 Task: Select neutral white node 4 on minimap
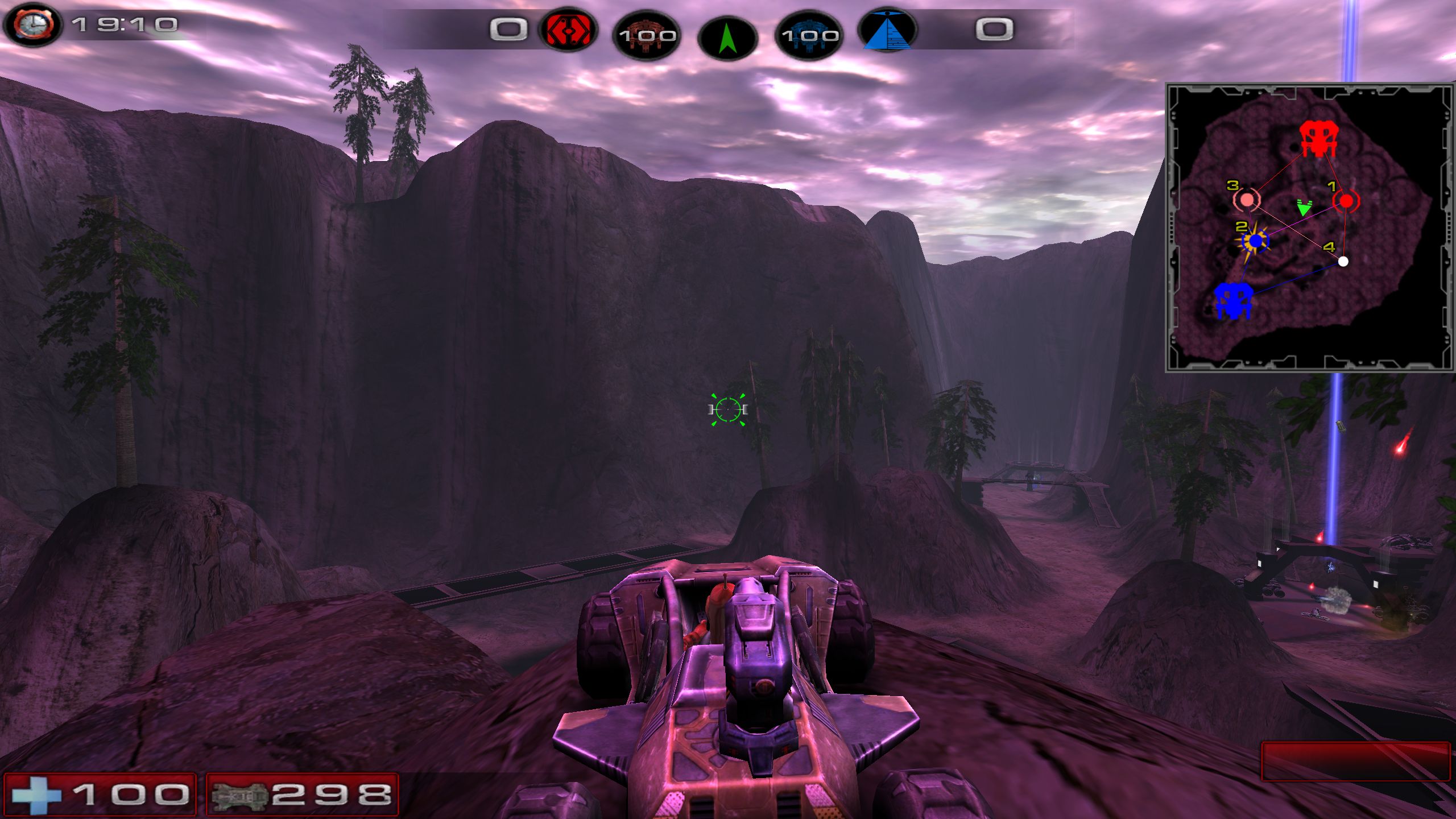pyautogui.click(x=1343, y=262)
